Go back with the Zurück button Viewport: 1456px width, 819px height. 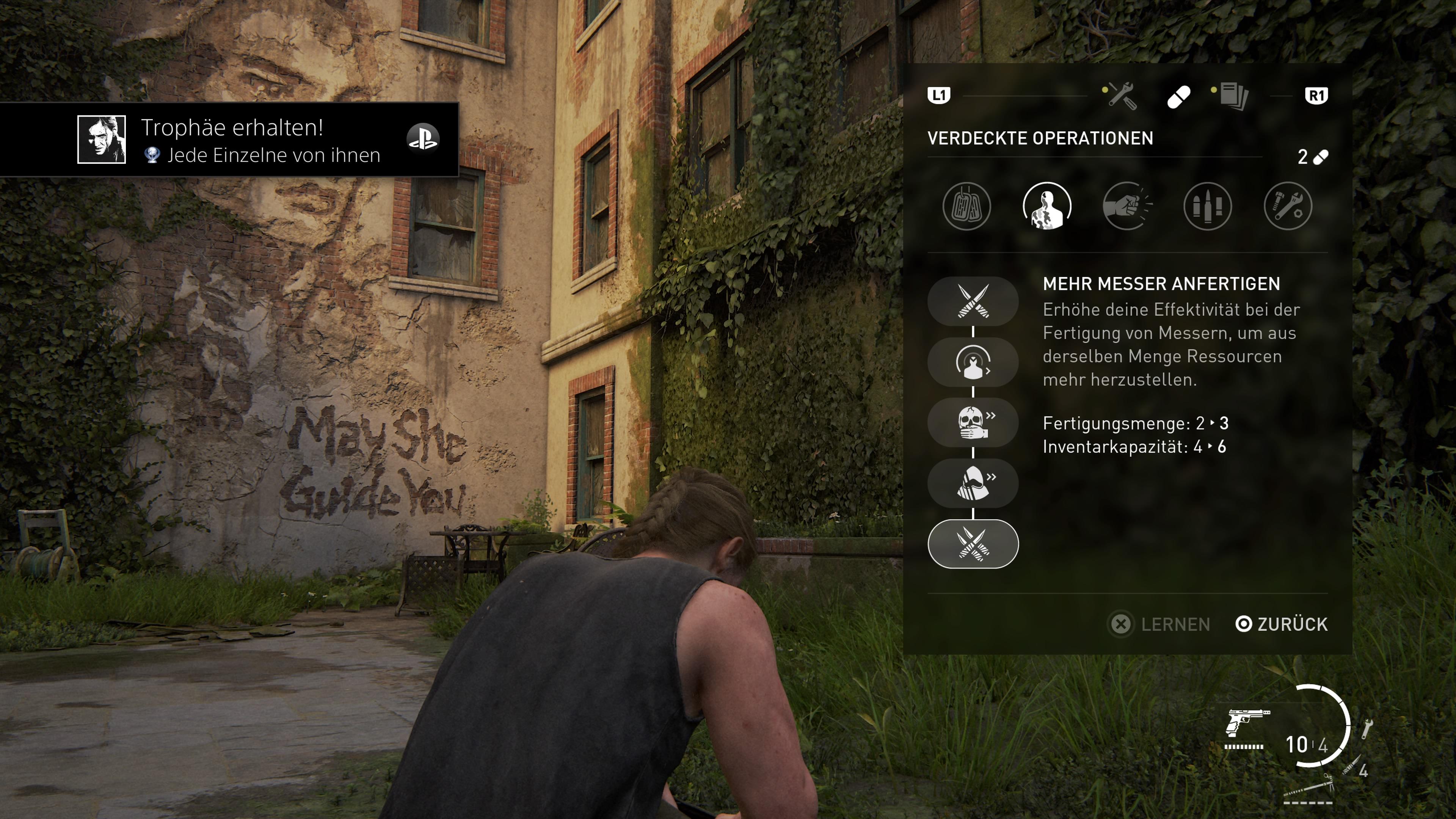pos(1282,624)
